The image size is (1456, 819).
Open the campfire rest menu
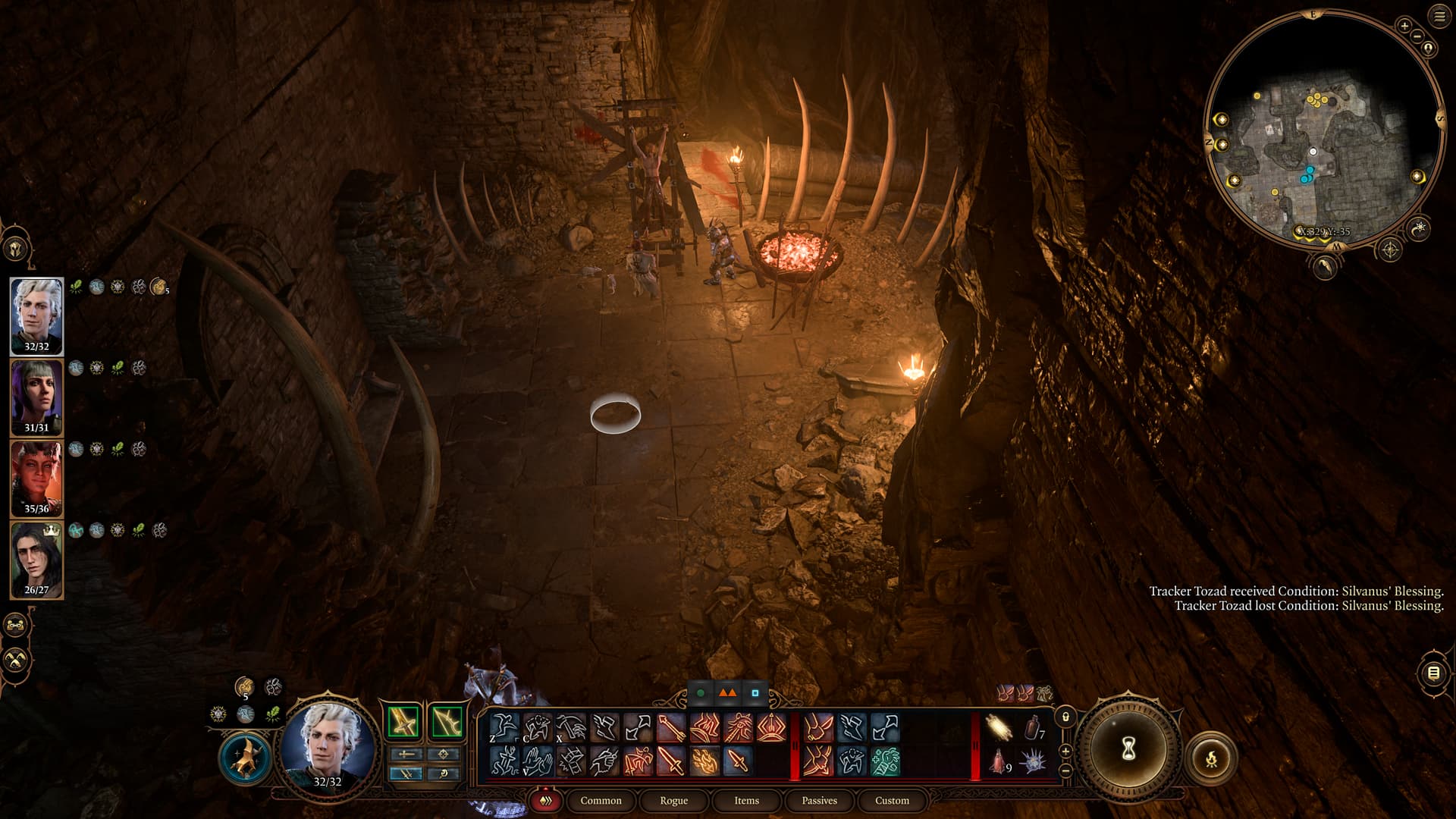tap(1211, 758)
